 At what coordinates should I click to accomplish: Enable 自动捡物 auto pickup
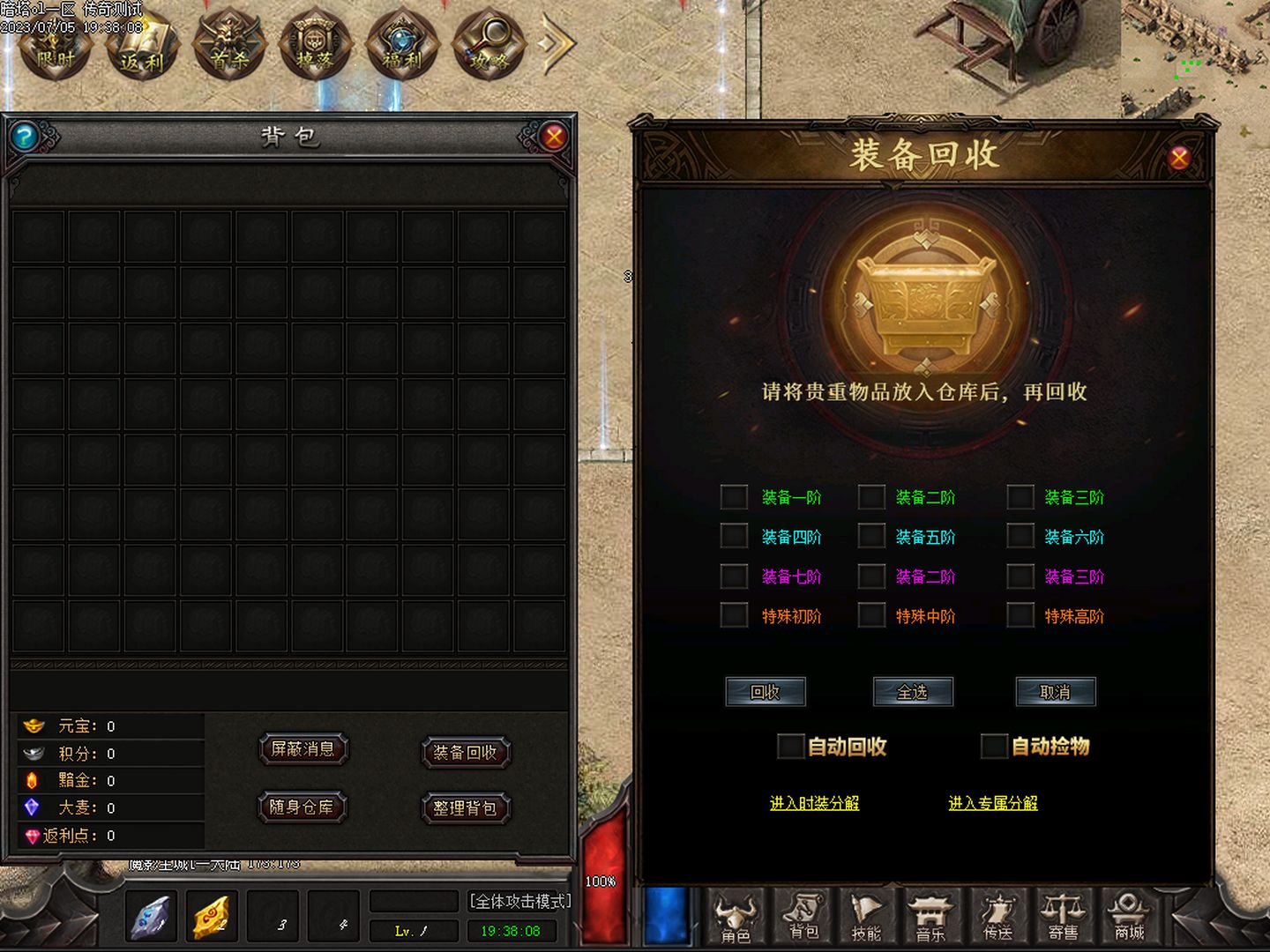coord(994,747)
